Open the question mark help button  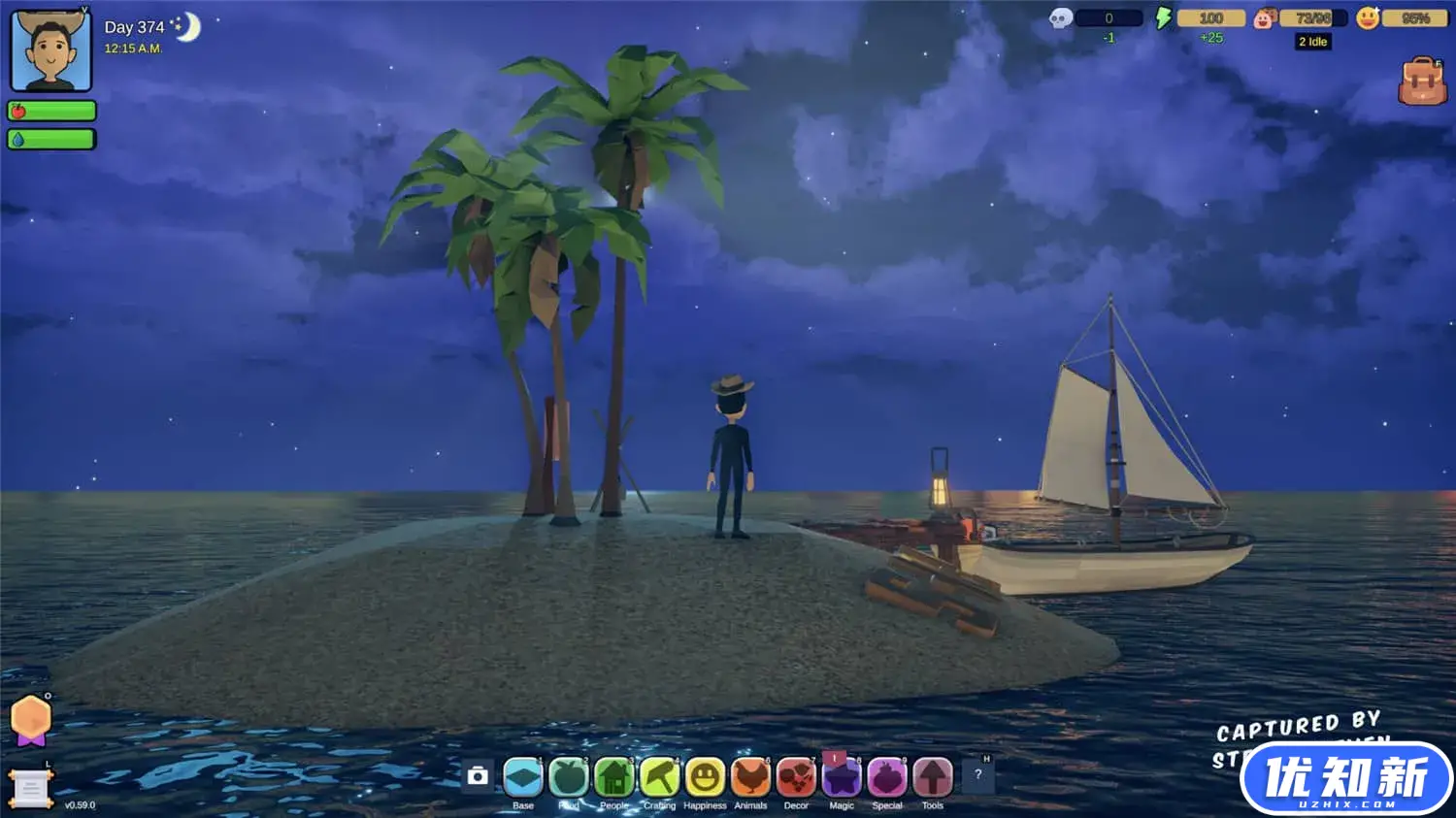click(978, 774)
